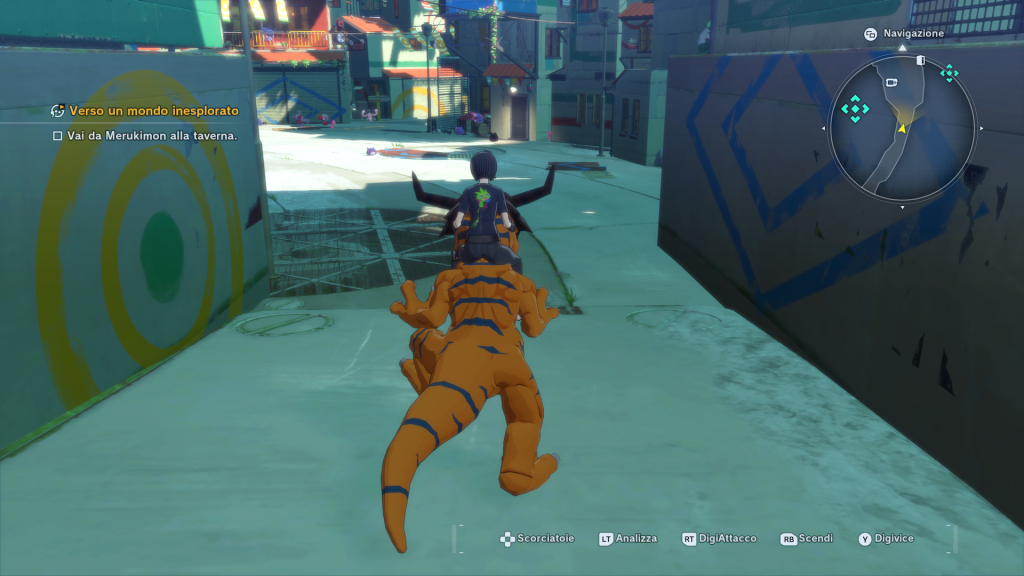
Task: Open the circular minimap
Action: pyautogui.click(x=902, y=126)
